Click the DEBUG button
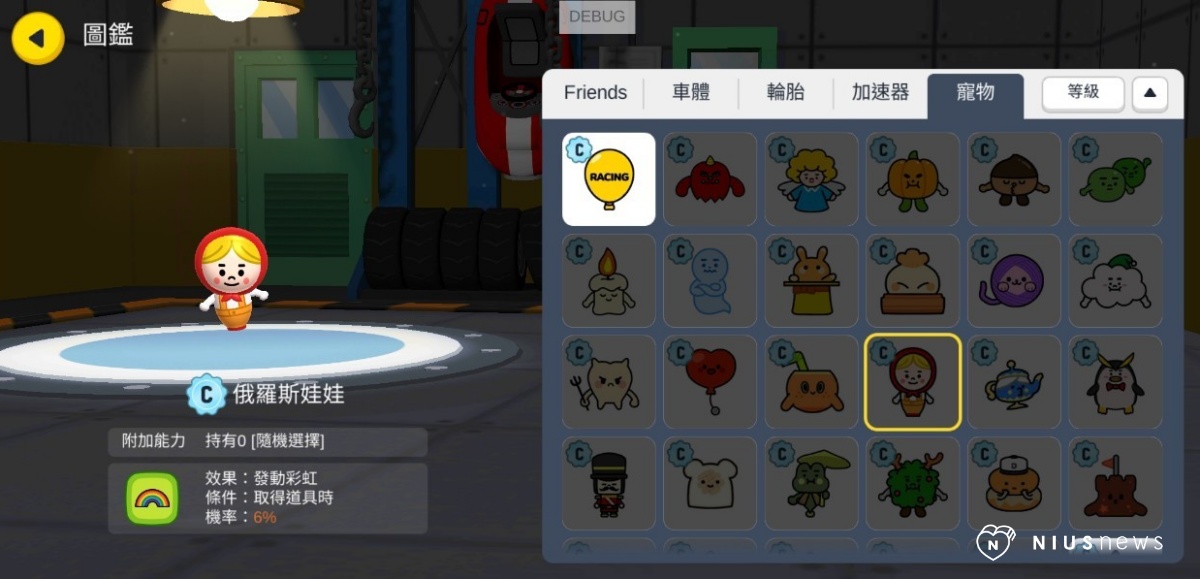The height and width of the screenshot is (579, 1200). click(x=597, y=17)
